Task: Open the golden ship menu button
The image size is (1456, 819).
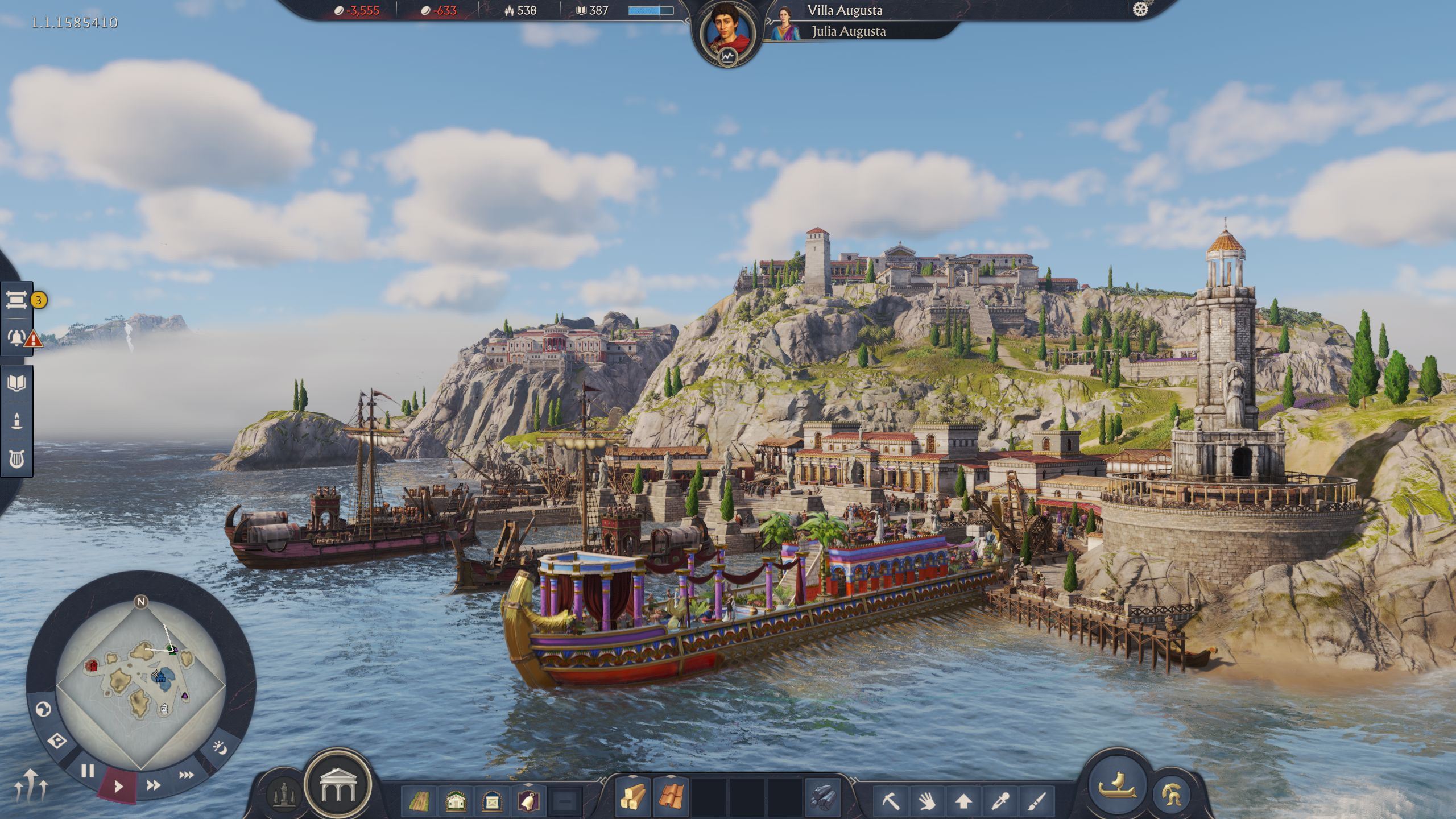Action: 1116,784
